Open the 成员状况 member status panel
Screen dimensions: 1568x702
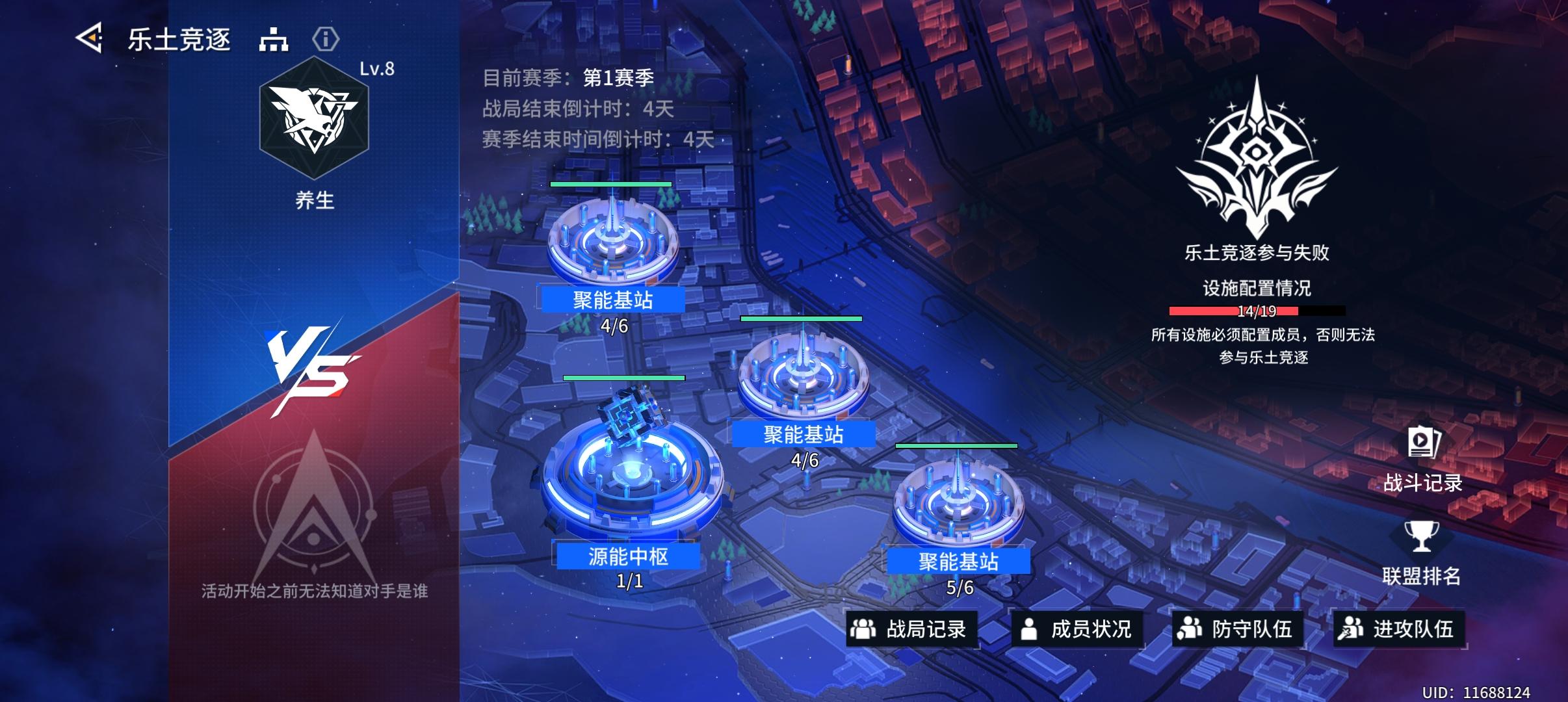(x=1095, y=627)
